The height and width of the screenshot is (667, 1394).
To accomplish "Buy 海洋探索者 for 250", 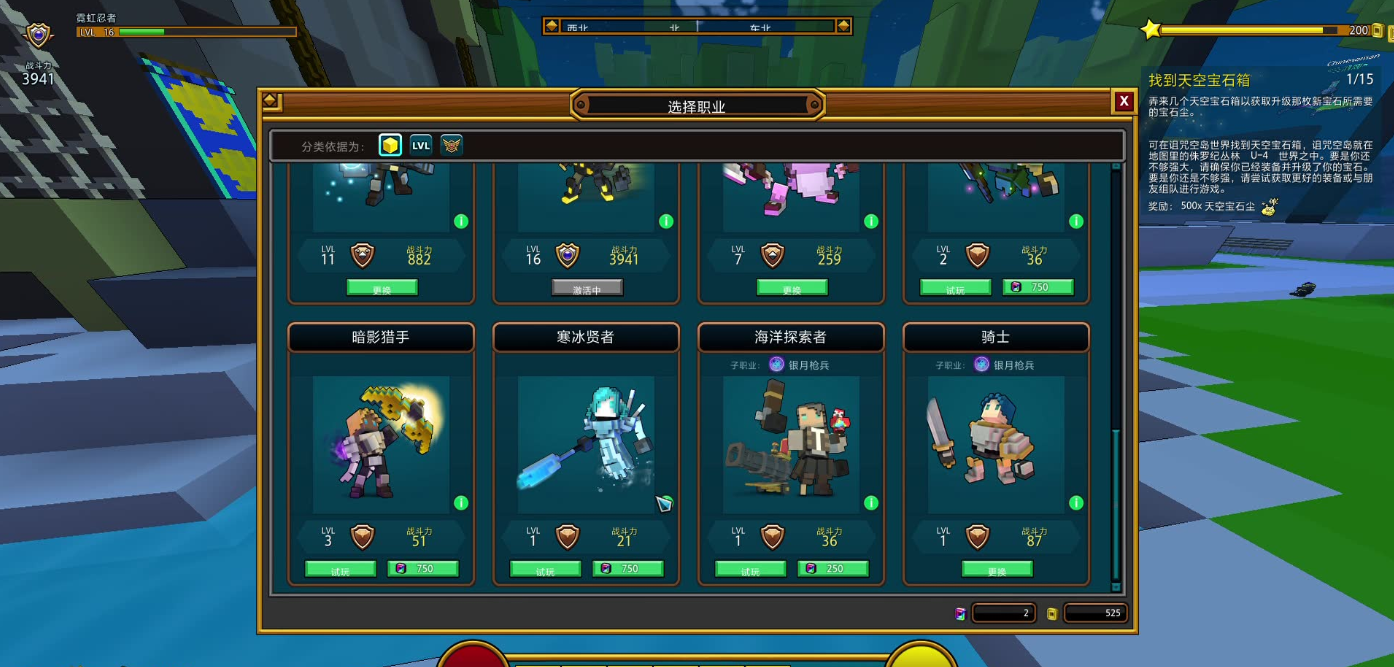I will point(833,569).
